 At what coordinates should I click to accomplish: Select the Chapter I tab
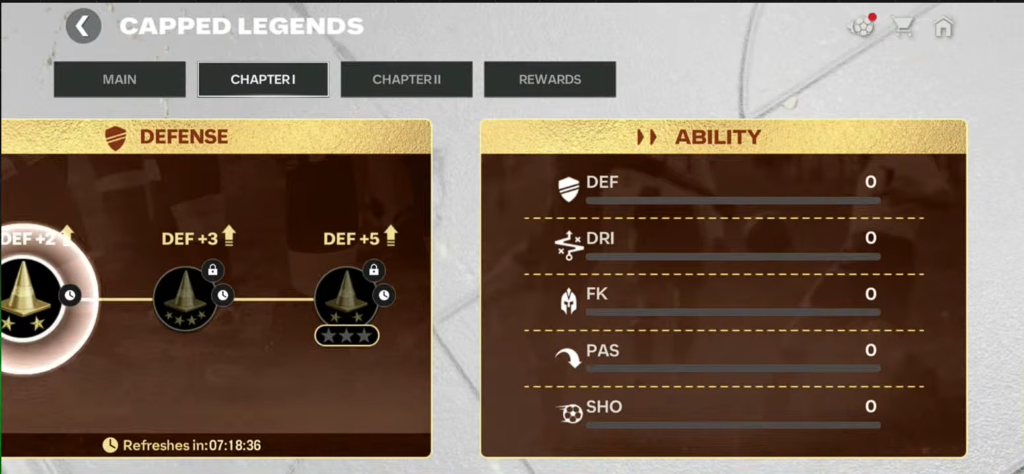click(x=263, y=79)
